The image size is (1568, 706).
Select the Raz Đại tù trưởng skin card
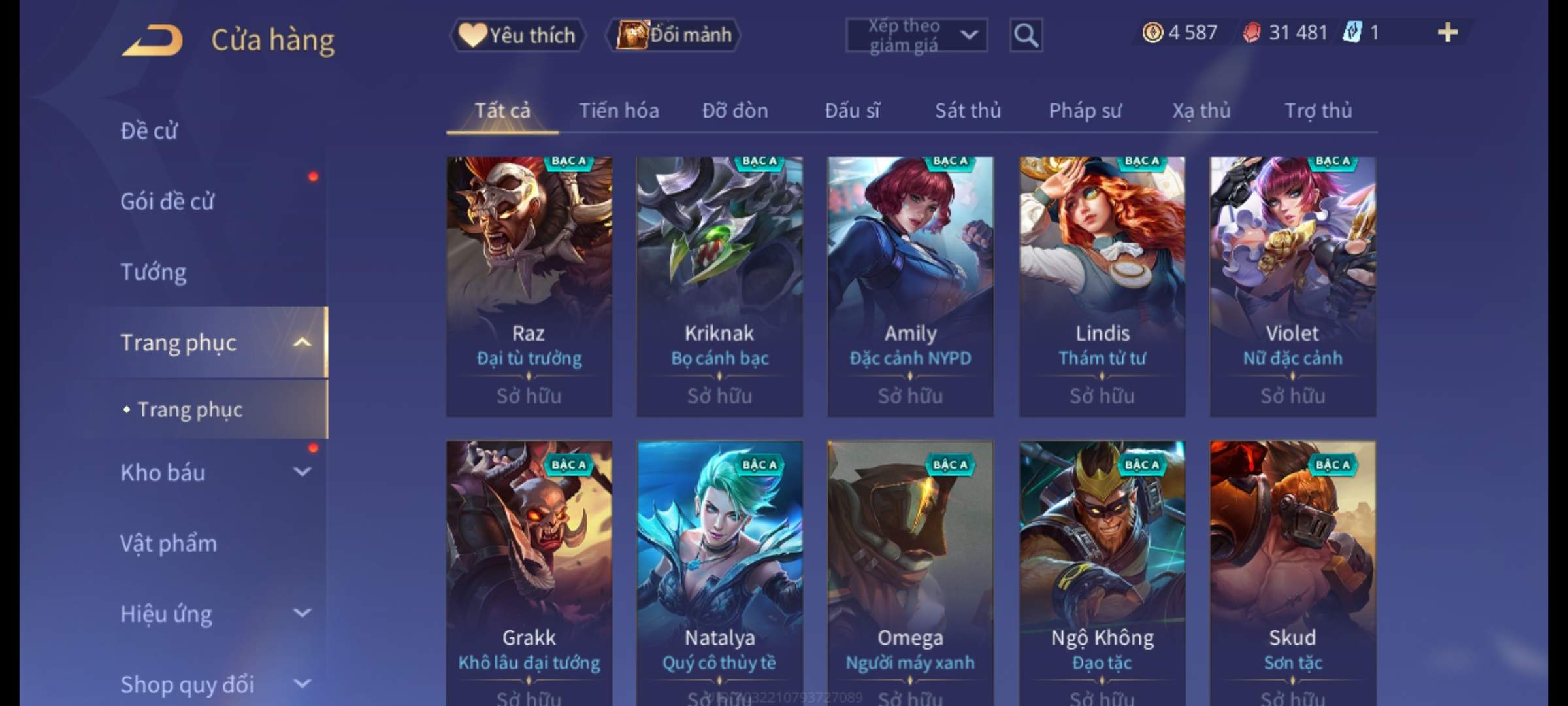(x=529, y=286)
